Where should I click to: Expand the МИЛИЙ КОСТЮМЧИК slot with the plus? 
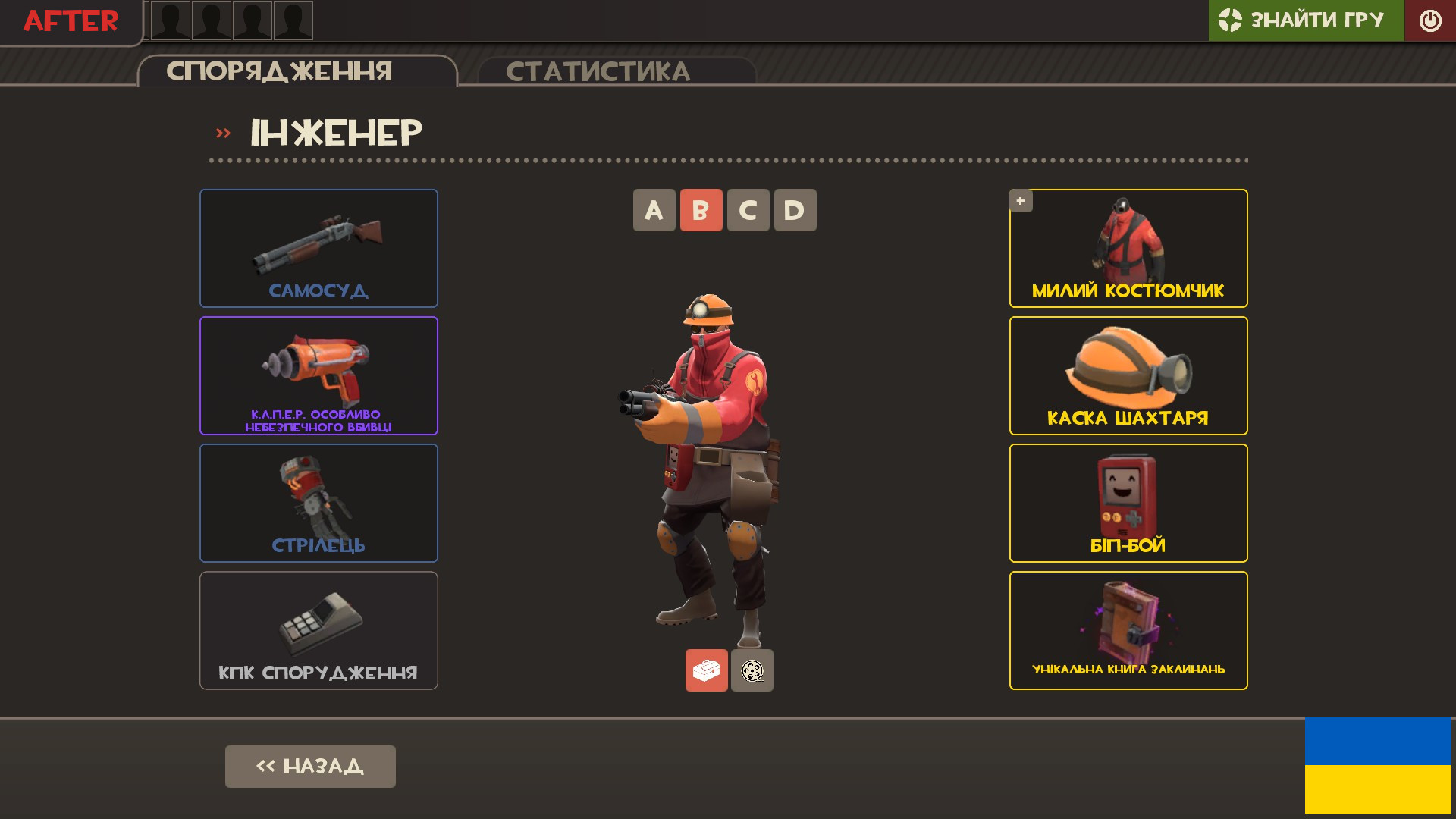pyautogui.click(x=1021, y=200)
